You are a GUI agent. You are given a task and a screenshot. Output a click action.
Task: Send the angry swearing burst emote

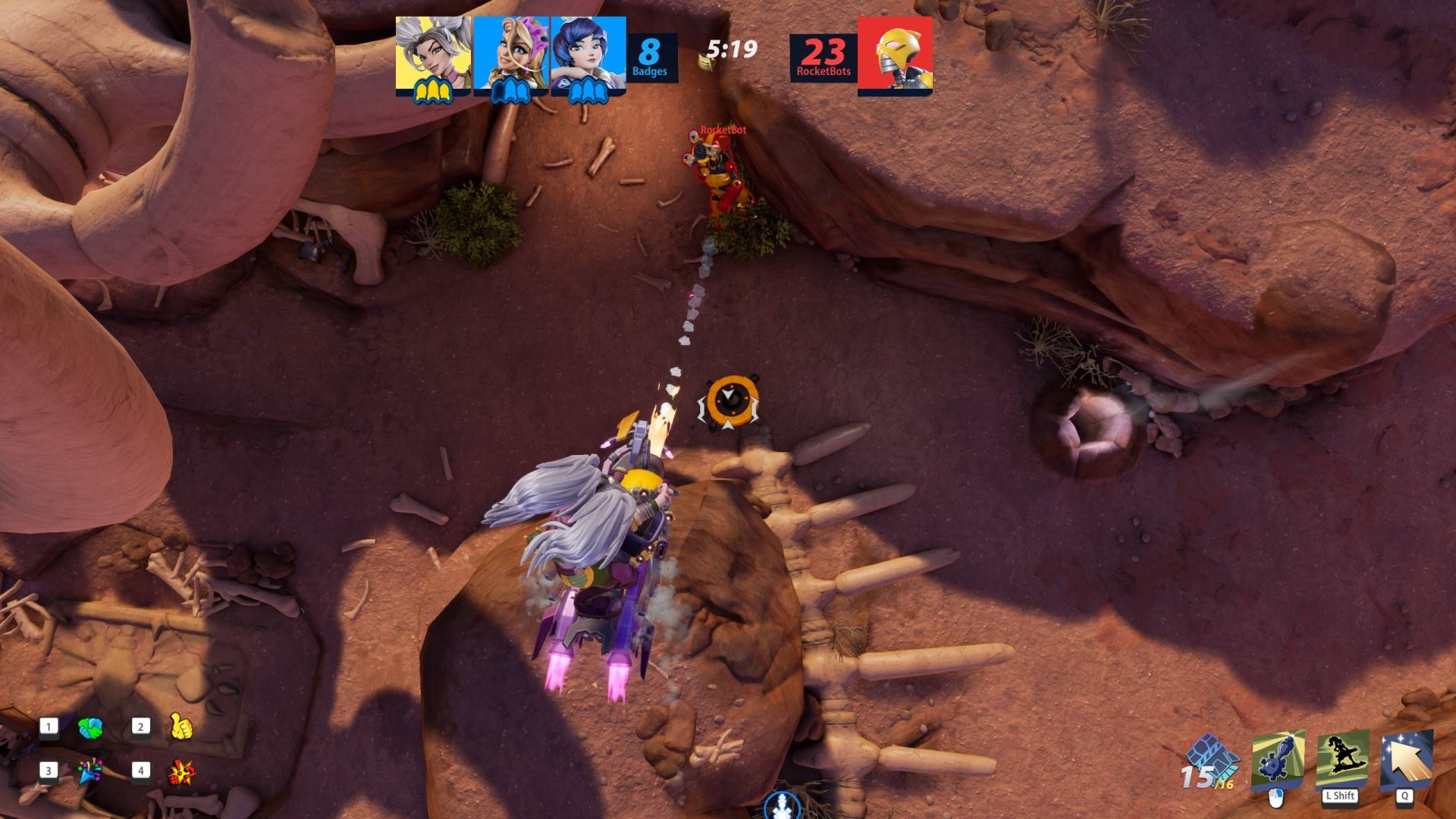pos(181,772)
